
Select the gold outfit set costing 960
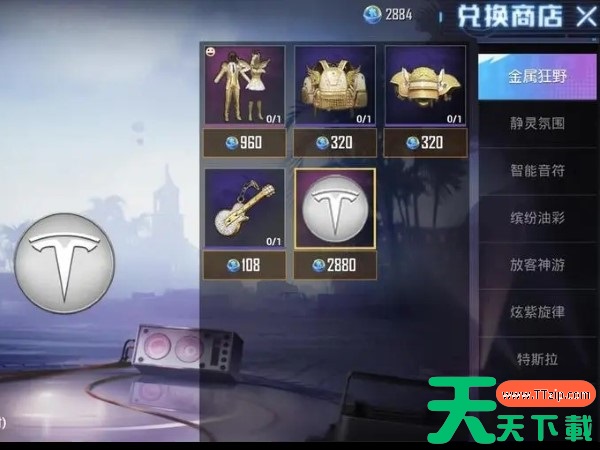tap(244, 86)
